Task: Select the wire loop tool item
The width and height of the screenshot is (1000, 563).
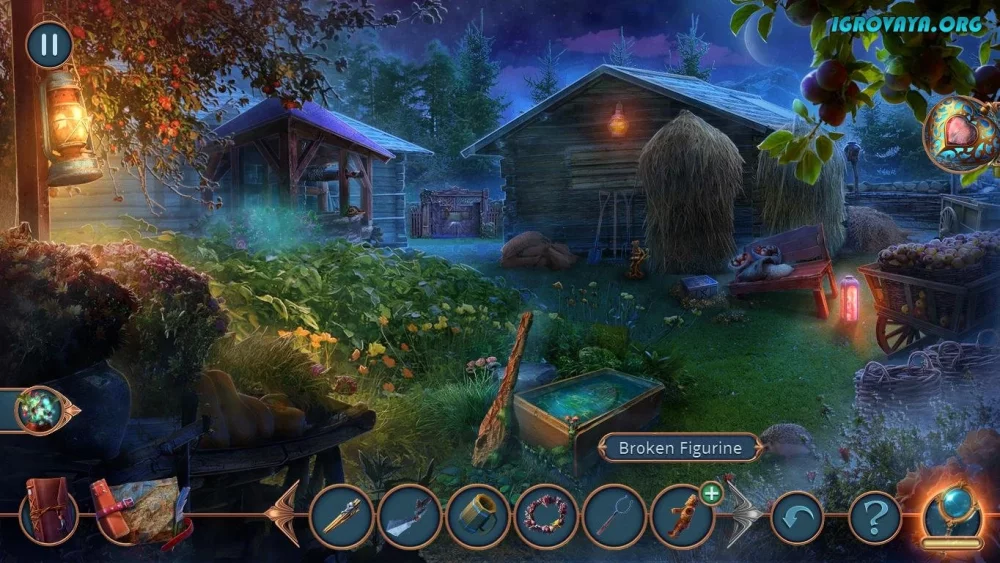Action: (614, 516)
